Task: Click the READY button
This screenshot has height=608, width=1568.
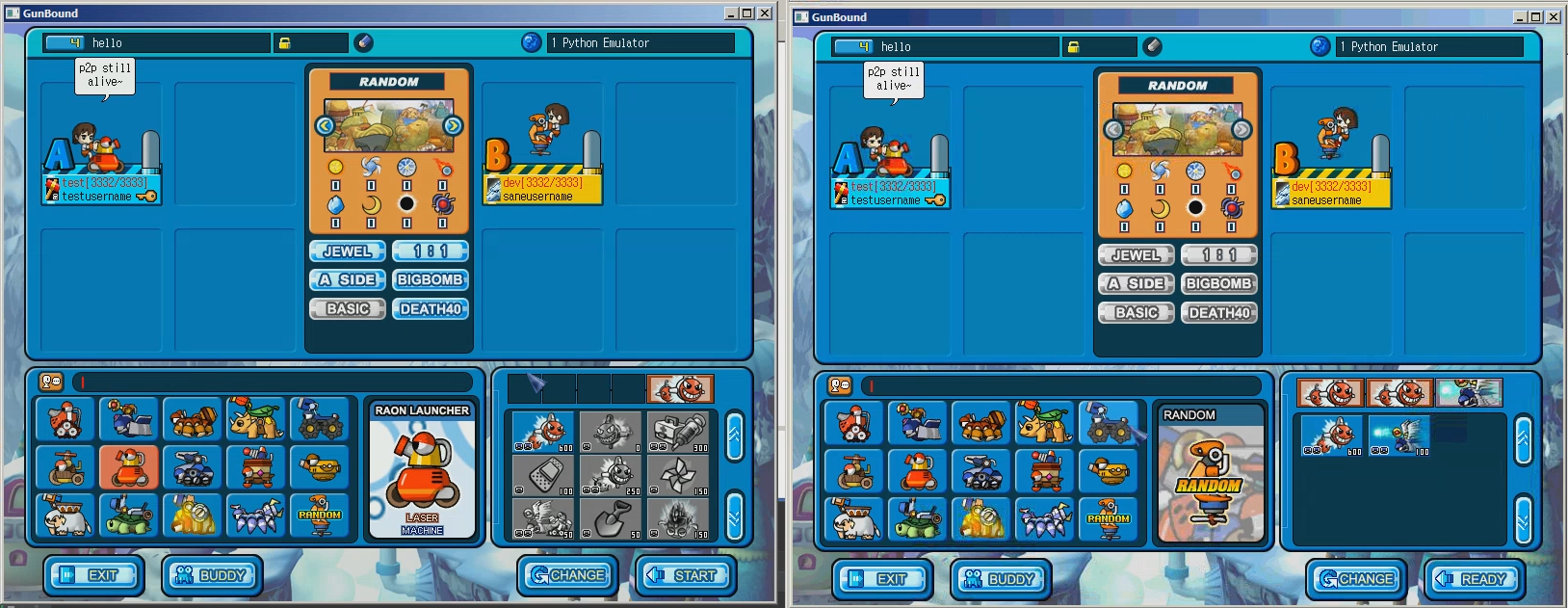Action: pyautogui.click(x=1474, y=580)
